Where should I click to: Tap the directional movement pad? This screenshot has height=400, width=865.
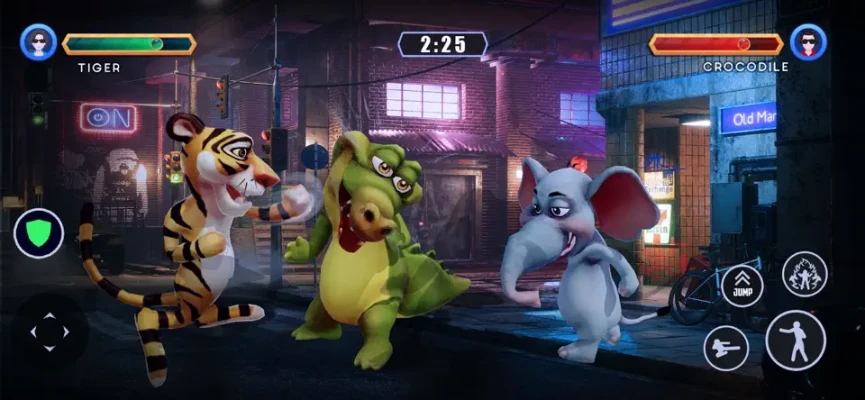[49, 333]
